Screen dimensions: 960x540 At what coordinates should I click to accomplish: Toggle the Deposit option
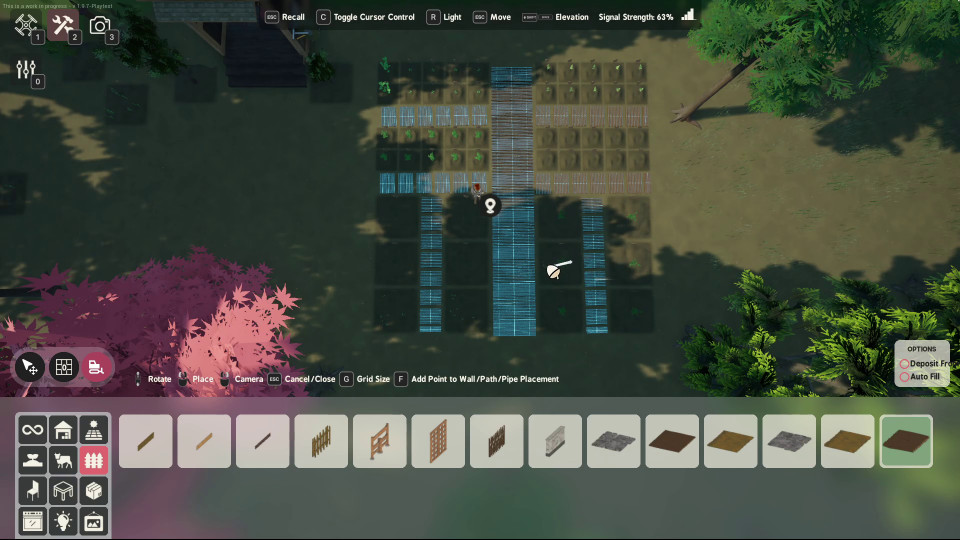pos(905,364)
